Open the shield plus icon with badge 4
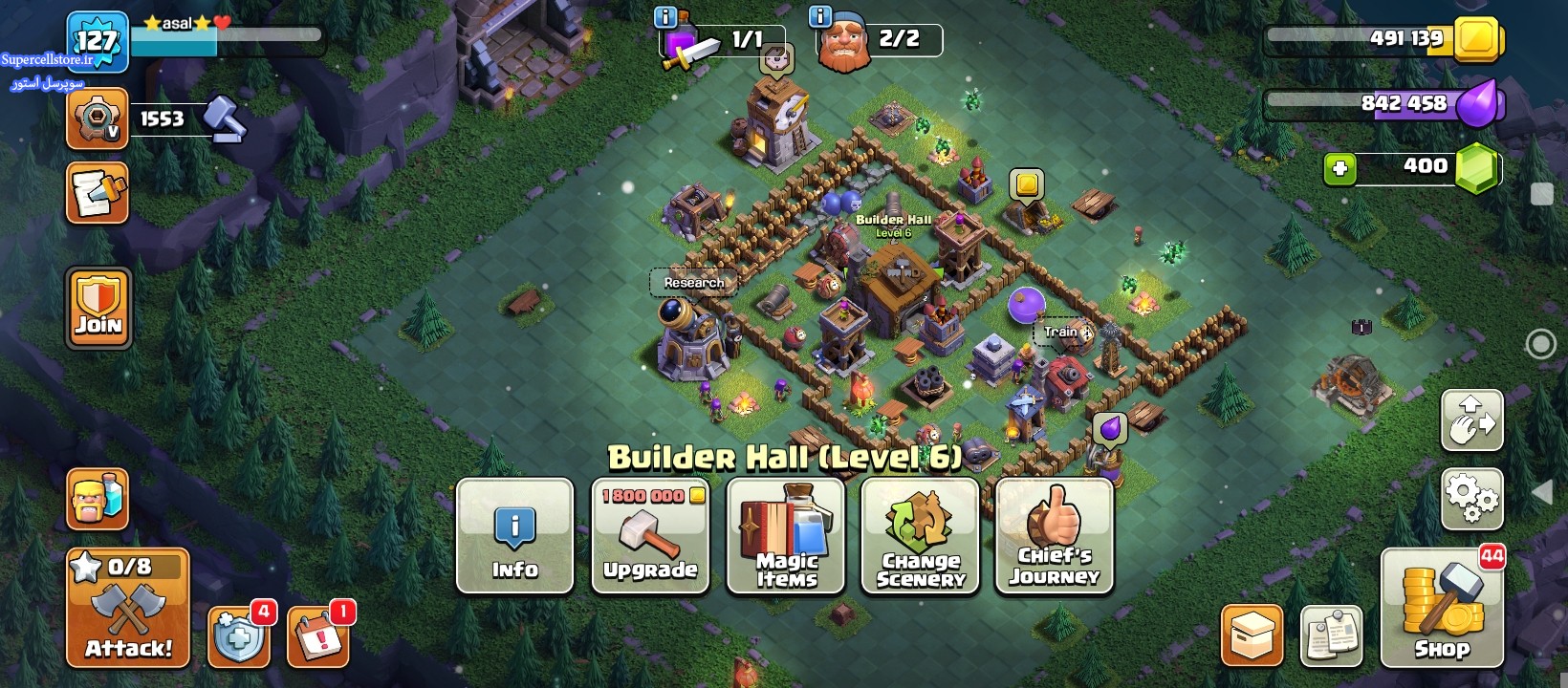 tap(238, 635)
